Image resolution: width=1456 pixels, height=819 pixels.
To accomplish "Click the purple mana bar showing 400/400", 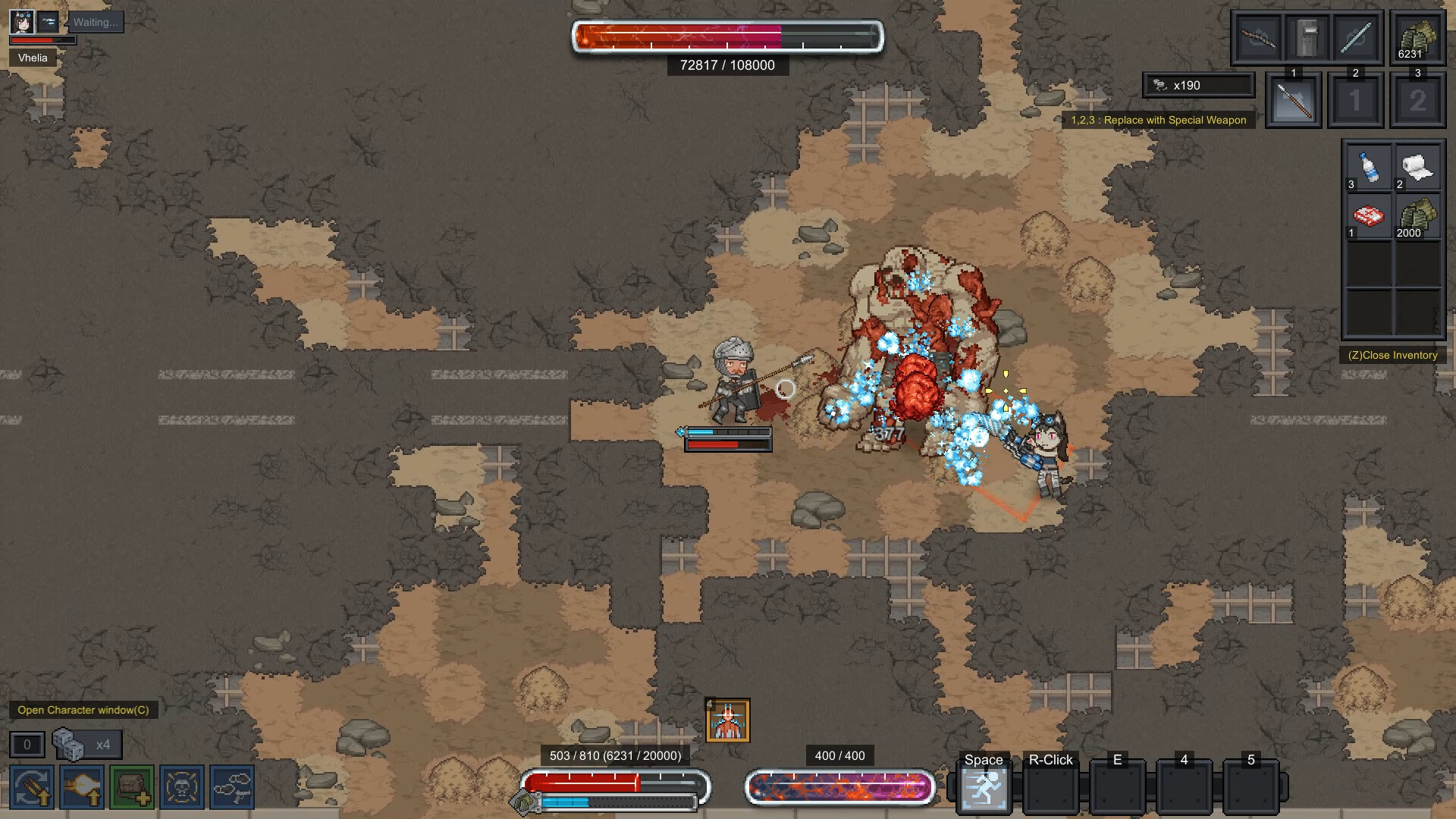I will (x=839, y=787).
